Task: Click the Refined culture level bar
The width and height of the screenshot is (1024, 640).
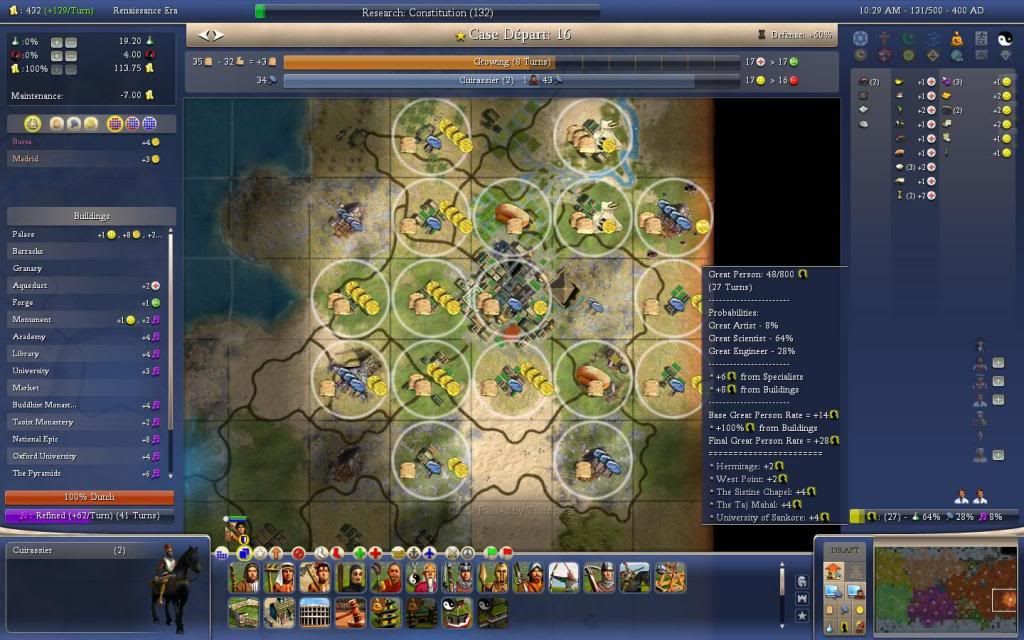Action: click(x=89, y=515)
